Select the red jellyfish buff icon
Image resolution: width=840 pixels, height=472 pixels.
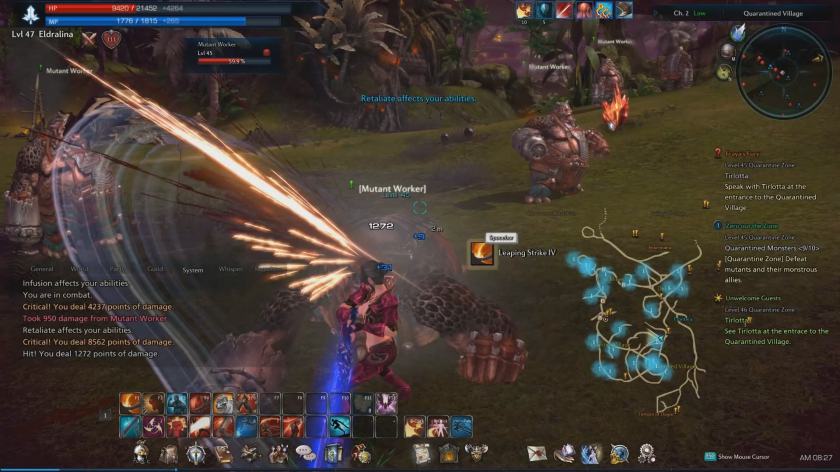click(585, 10)
